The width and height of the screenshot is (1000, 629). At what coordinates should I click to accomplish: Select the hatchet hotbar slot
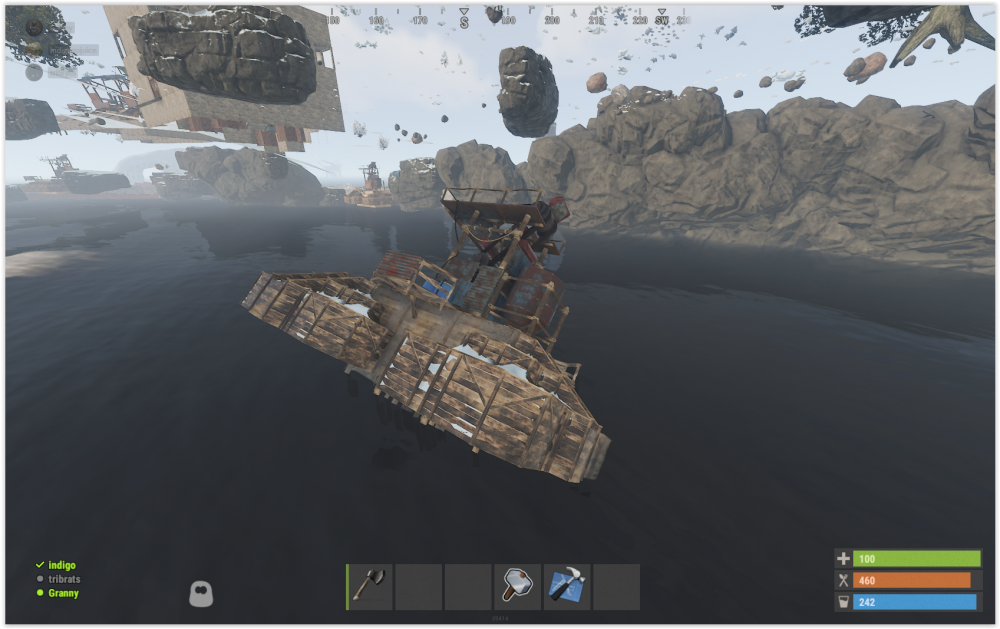(370, 587)
